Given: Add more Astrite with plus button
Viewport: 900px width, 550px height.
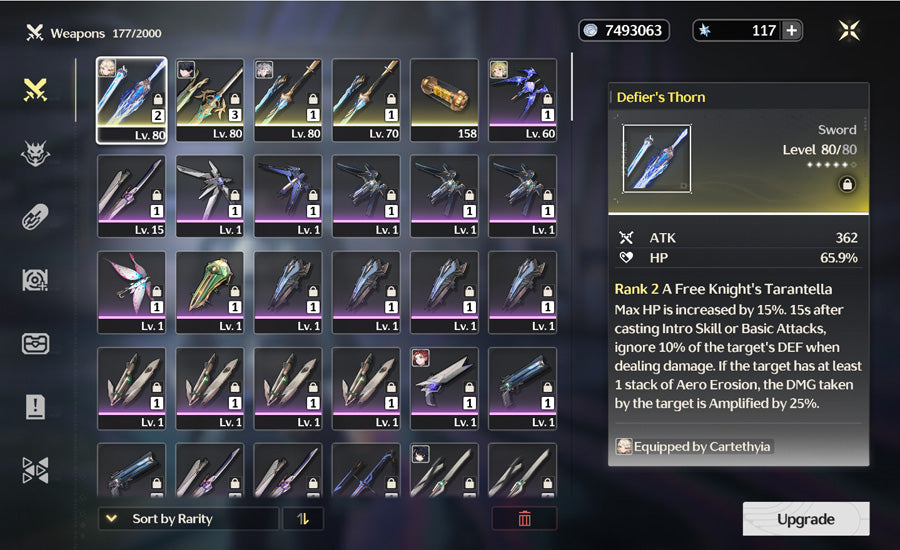Looking at the screenshot, I should [791, 30].
